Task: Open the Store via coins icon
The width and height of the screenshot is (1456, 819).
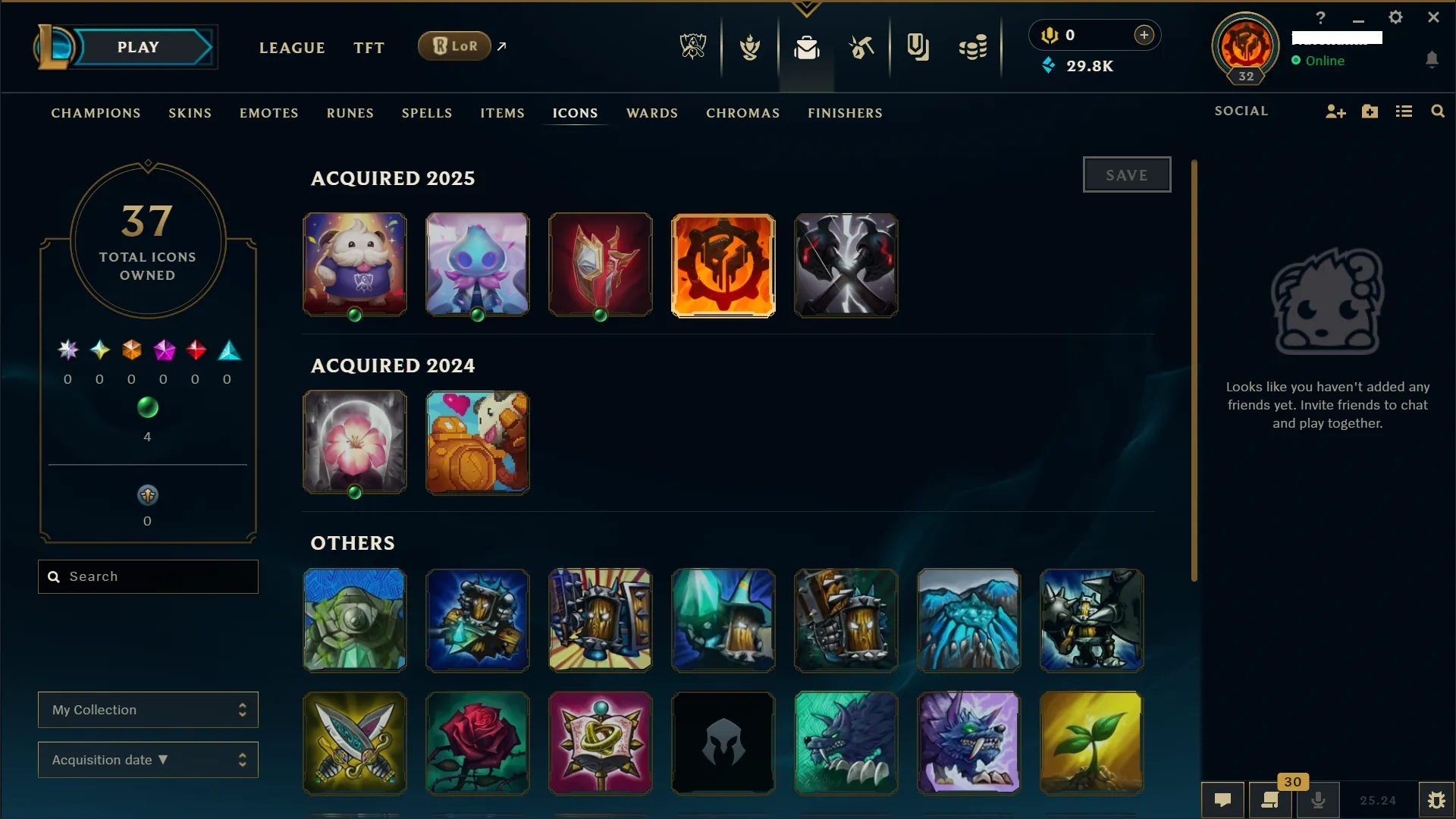Action: click(x=973, y=47)
